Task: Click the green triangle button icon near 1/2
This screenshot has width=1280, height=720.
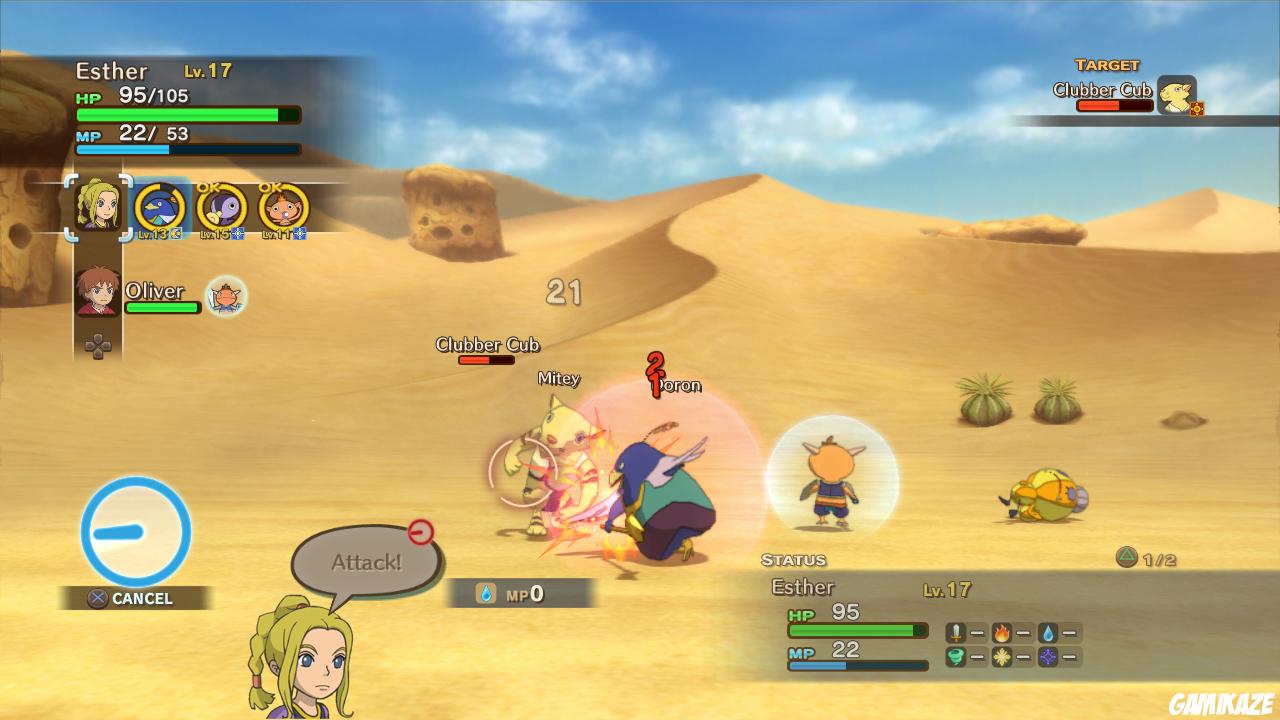Action: [1126, 557]
